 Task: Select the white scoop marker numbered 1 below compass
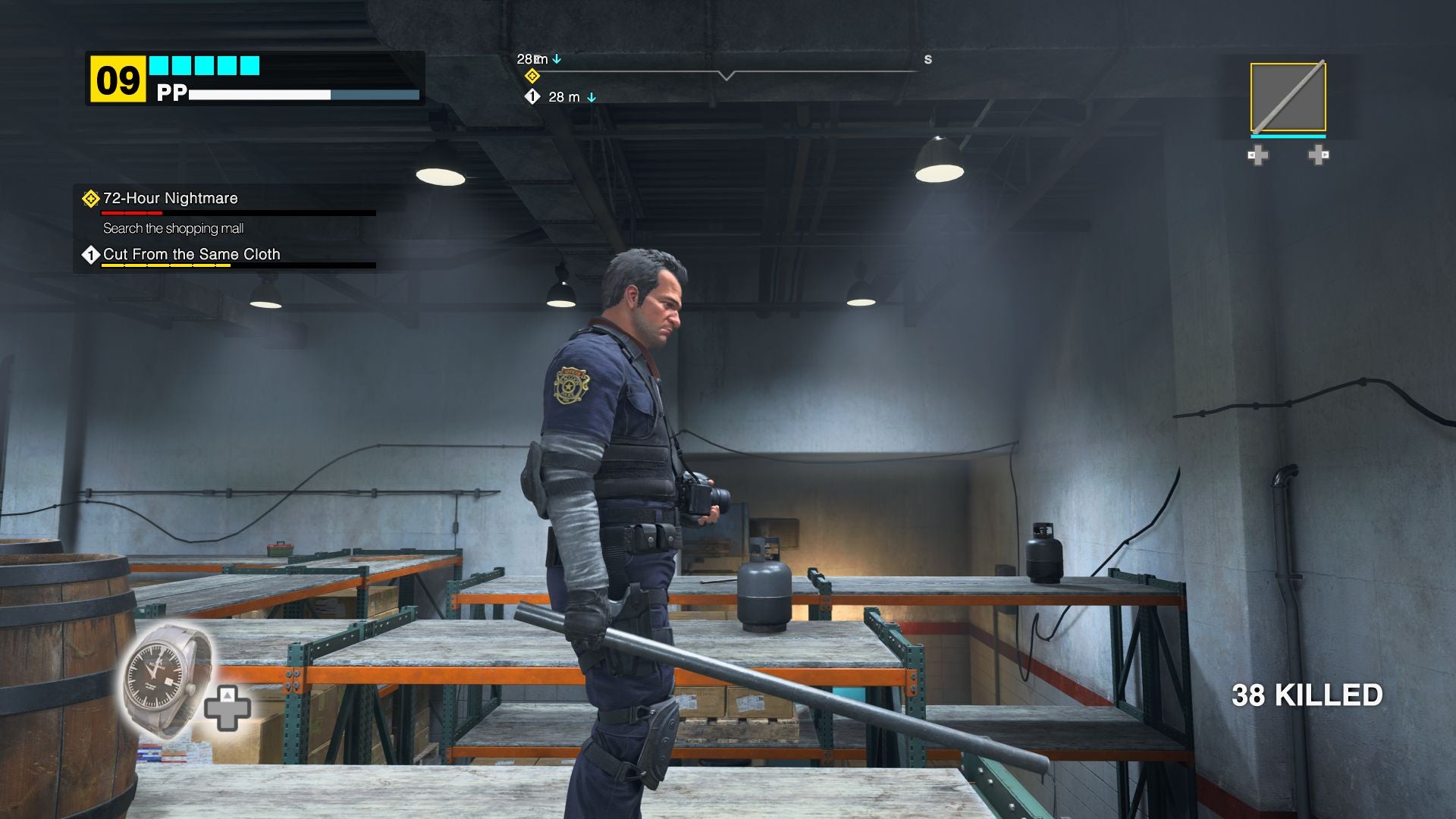tap(534, 97)
